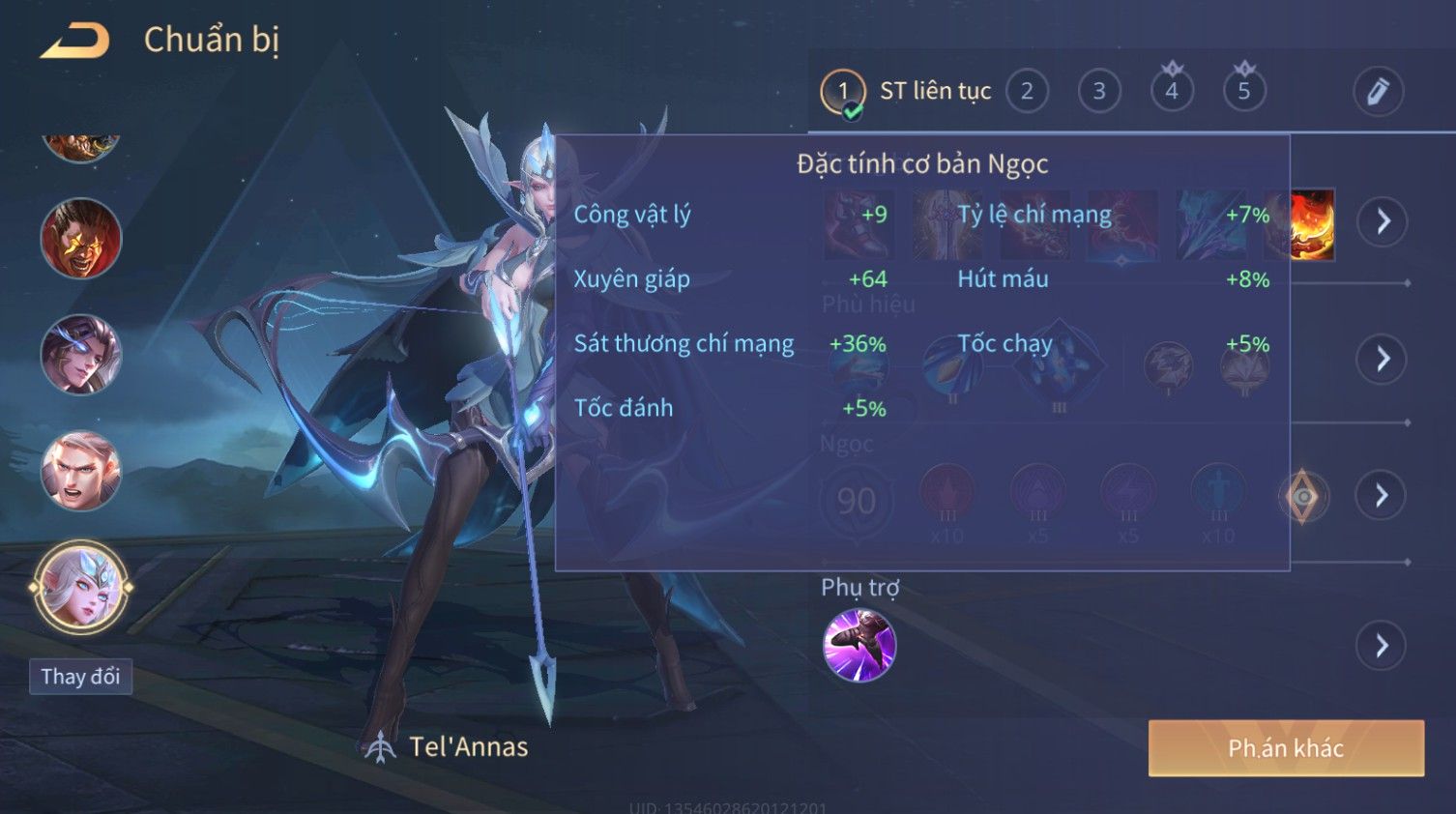
Task: Open the Ngọc section arrow
Action: pyautogui.click(x=1383, y=496)
